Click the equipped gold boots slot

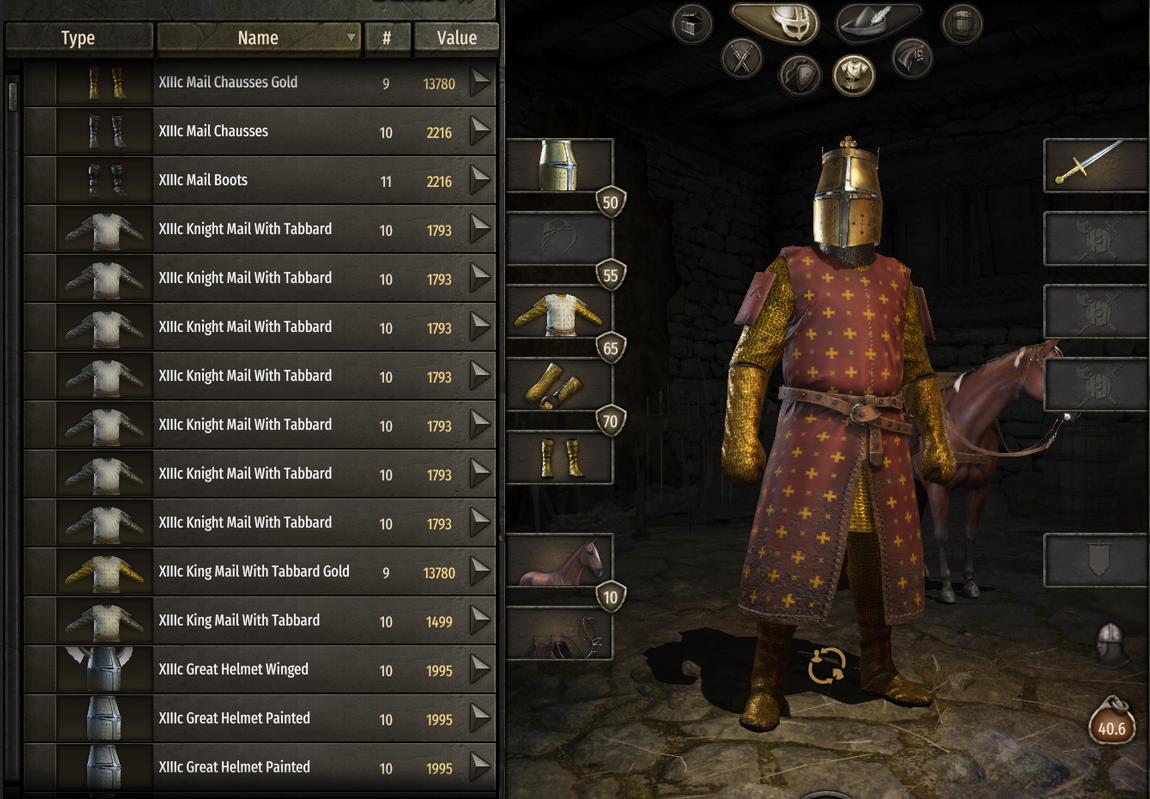tap(558, 458)
